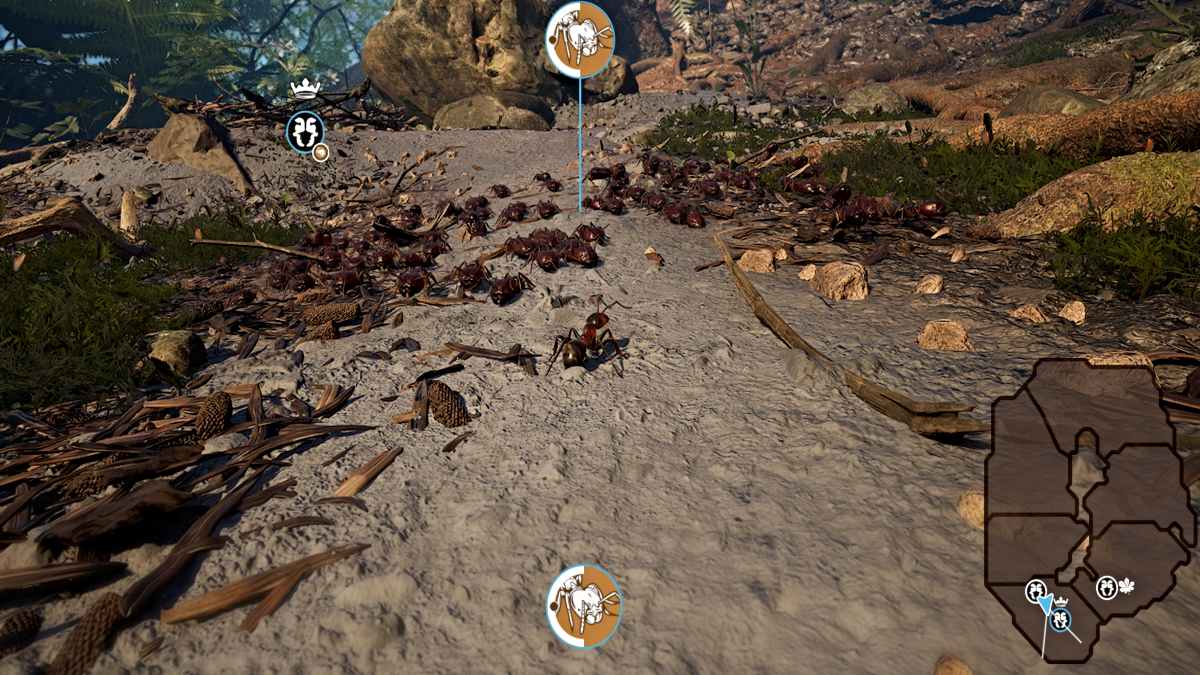Click the minimap nest beside the blue arrow

click(1035, 591)
